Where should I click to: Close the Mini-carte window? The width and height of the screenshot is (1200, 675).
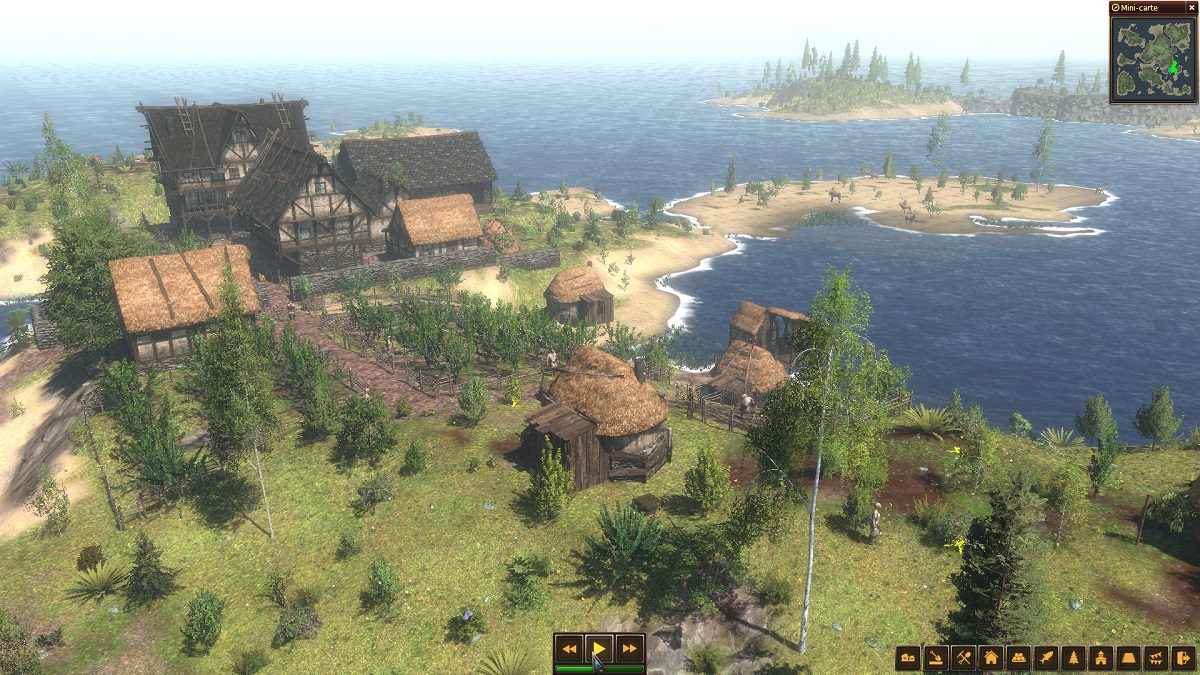1191,7
